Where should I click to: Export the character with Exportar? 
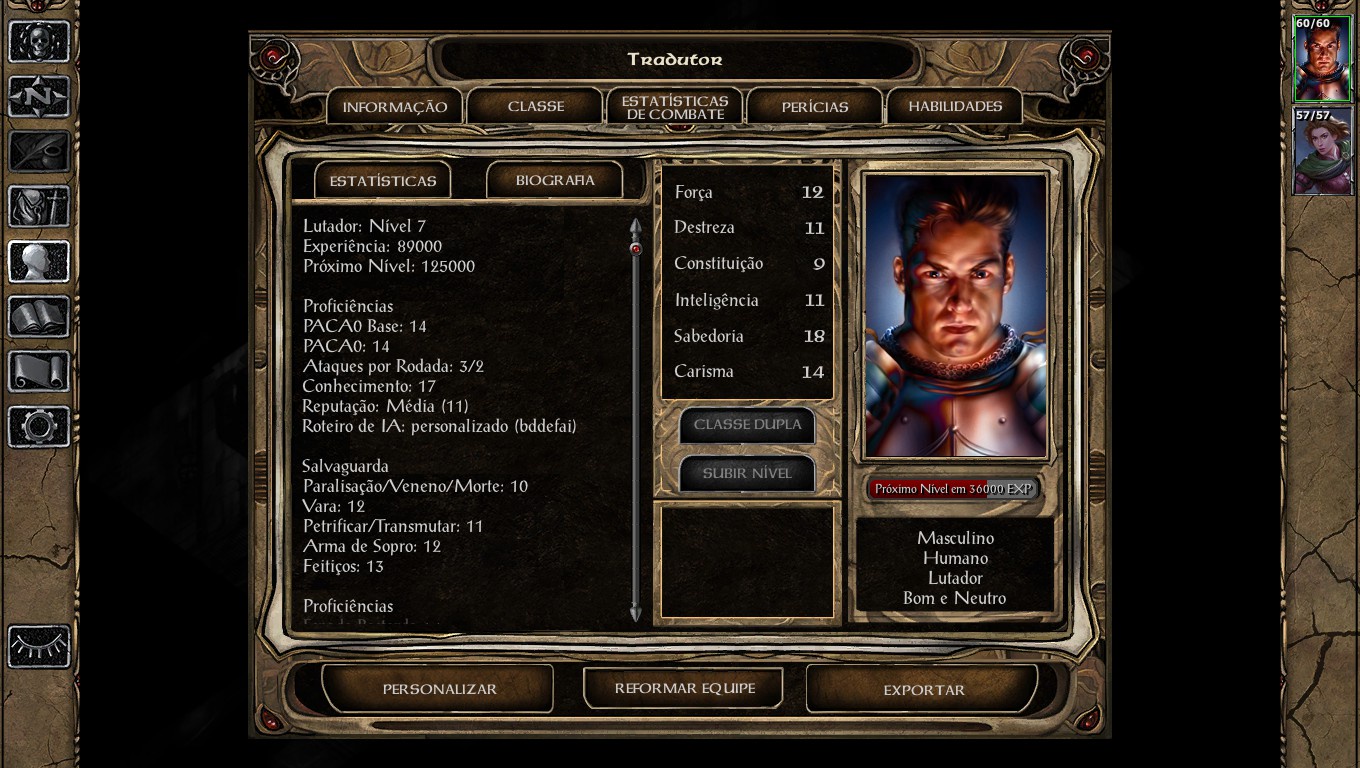(x=923, y=689)
